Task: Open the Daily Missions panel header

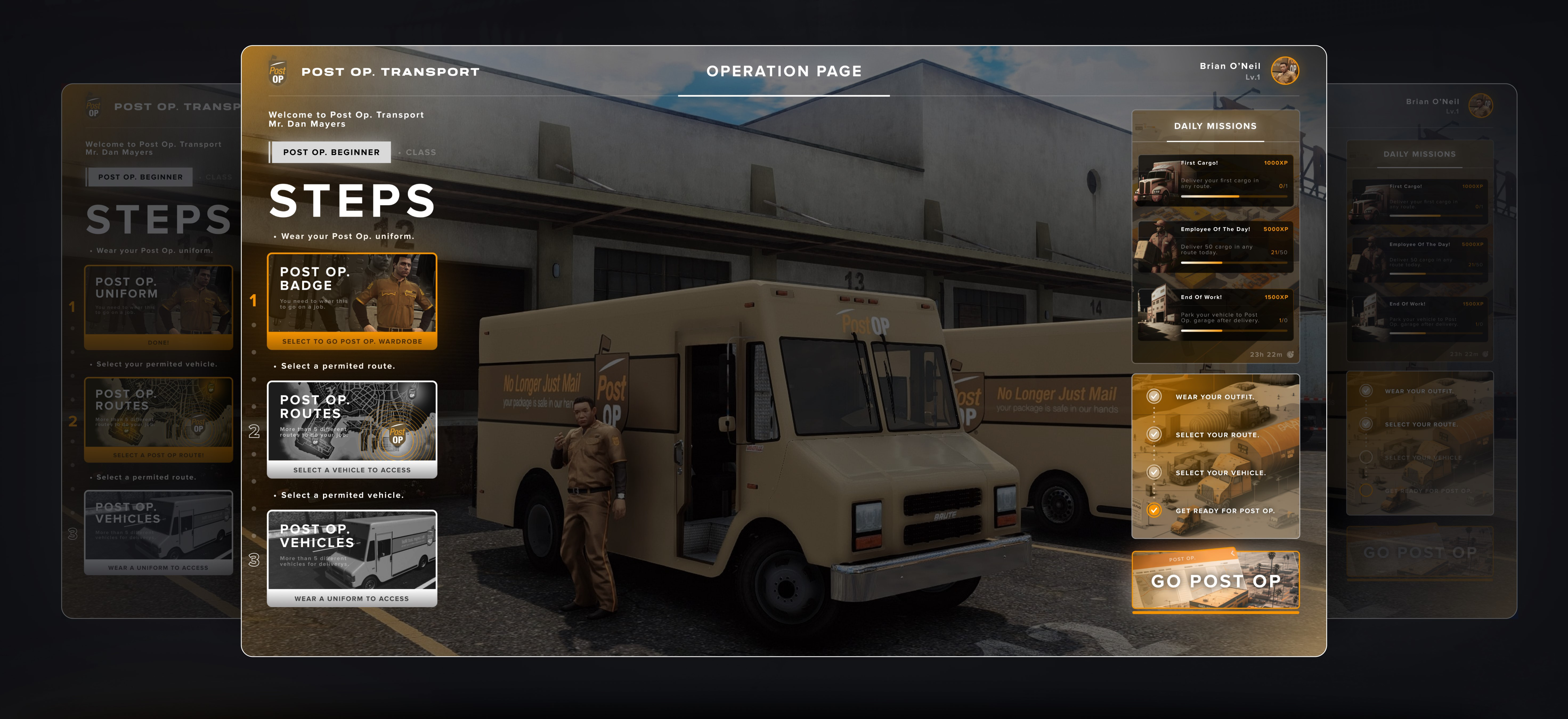Action: (1215, 126)
